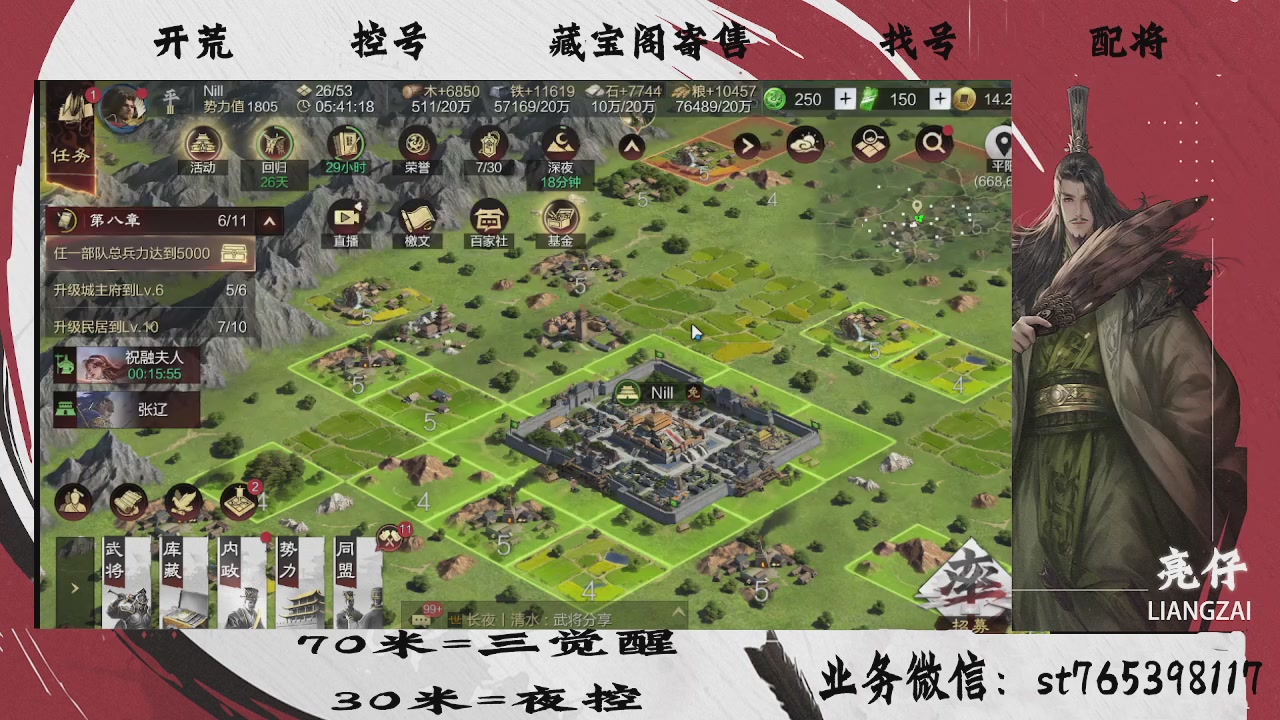Viewport: 1280px width, 720px height.
Task: Collapse the 第八章 task list chevron
Action: (x=268, y=221)
